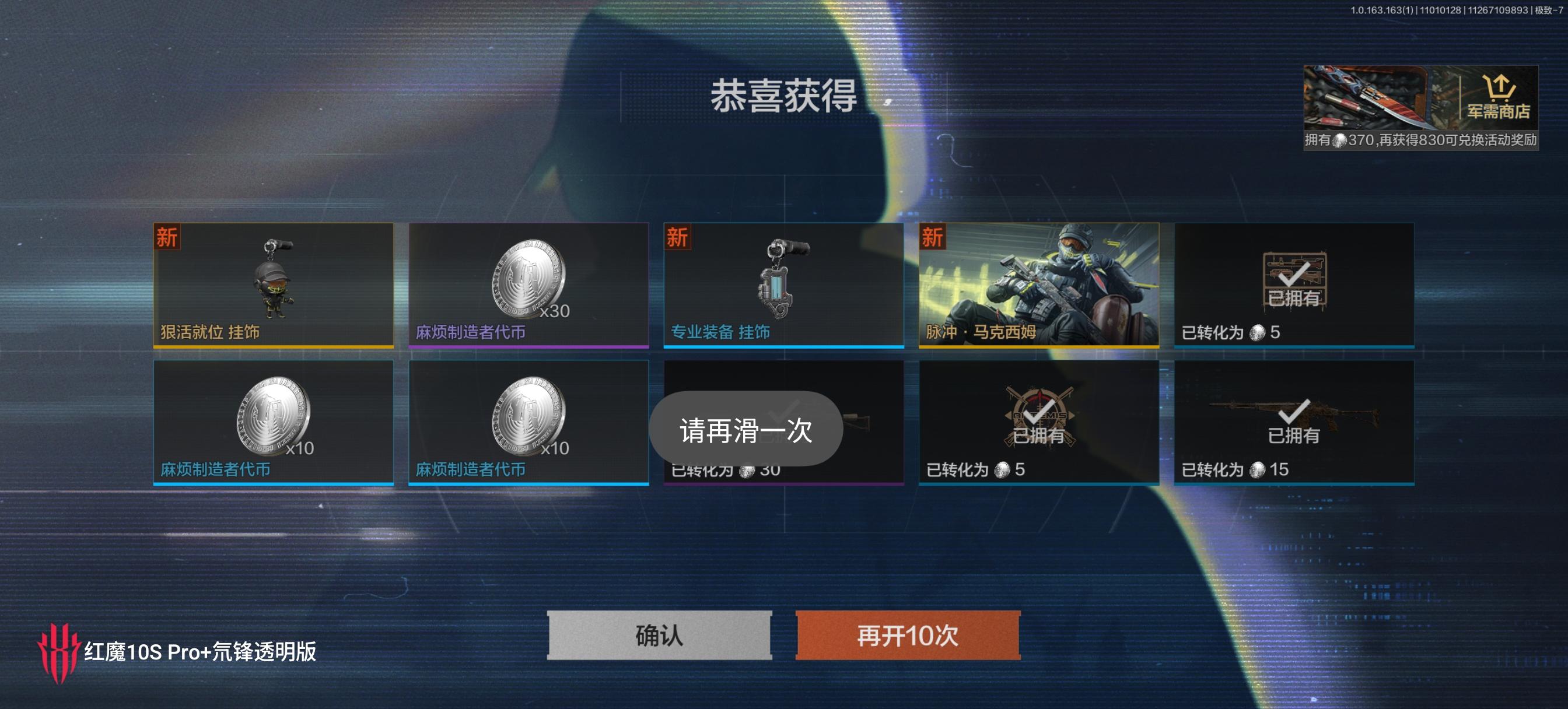Image resolution: width=1568 pixels, height=709 pixels.
Task: Tap the 请再滑一次 toast message
Action: pyautogui.click(x=746, y=429)
